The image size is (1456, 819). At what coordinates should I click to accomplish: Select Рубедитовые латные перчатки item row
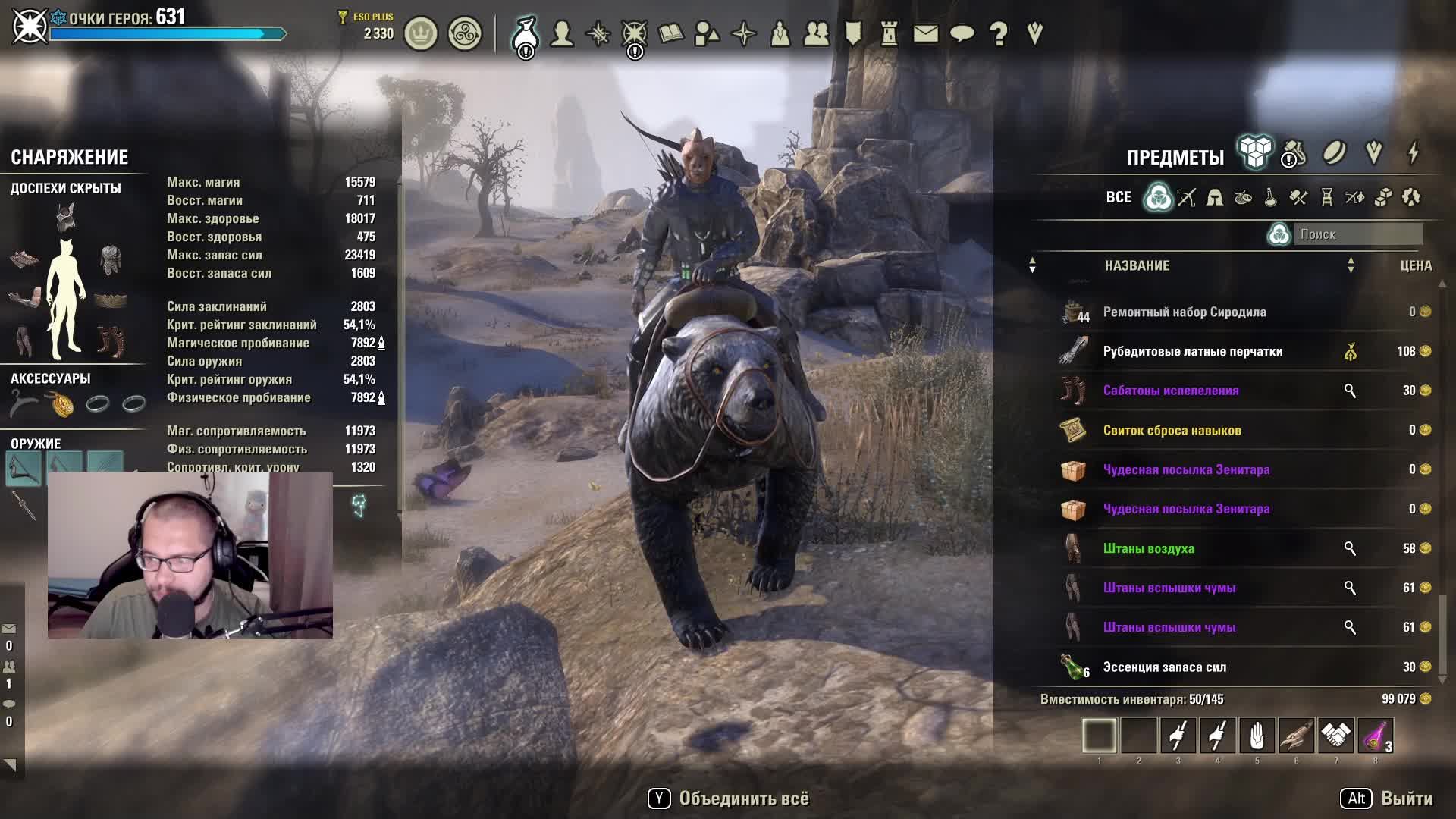tap(1192, 351)
